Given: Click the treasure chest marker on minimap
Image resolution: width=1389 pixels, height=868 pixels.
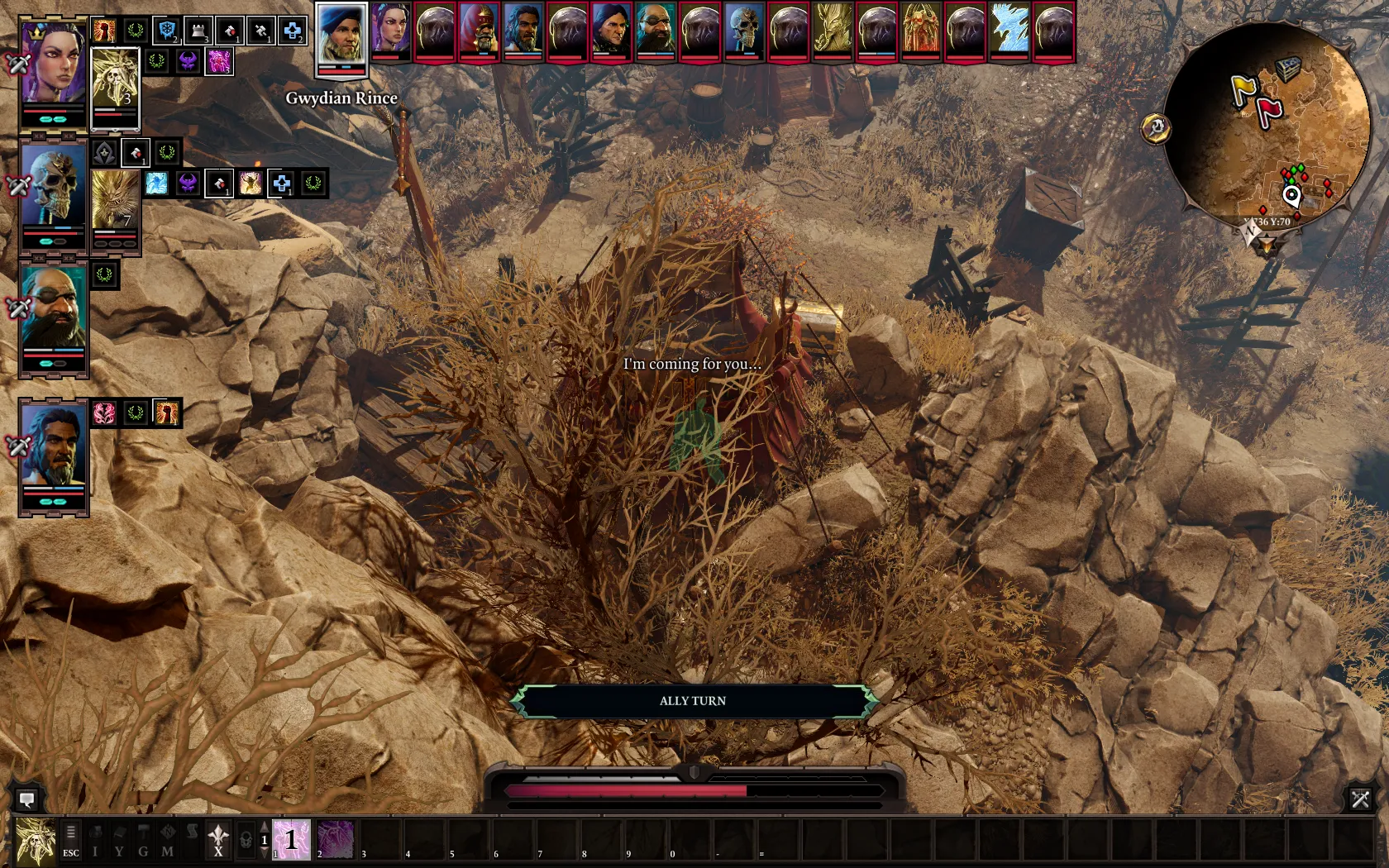Looking at the screenshot, I should coord(1288,69).
